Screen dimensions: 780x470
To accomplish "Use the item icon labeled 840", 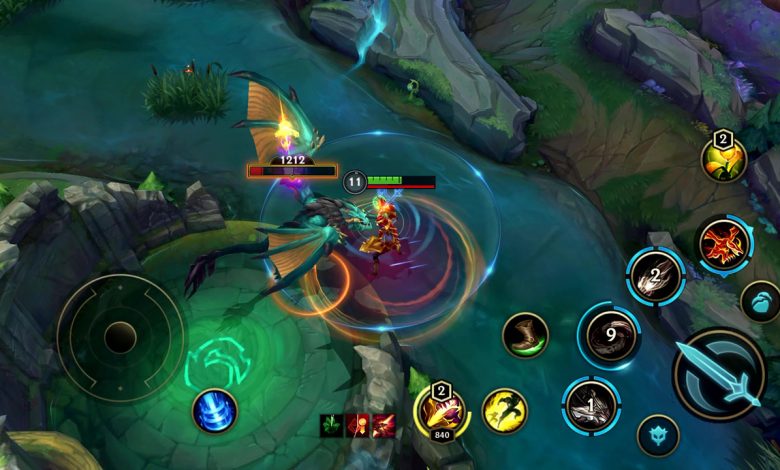I will pyautogui.click(x=441, y=410).
